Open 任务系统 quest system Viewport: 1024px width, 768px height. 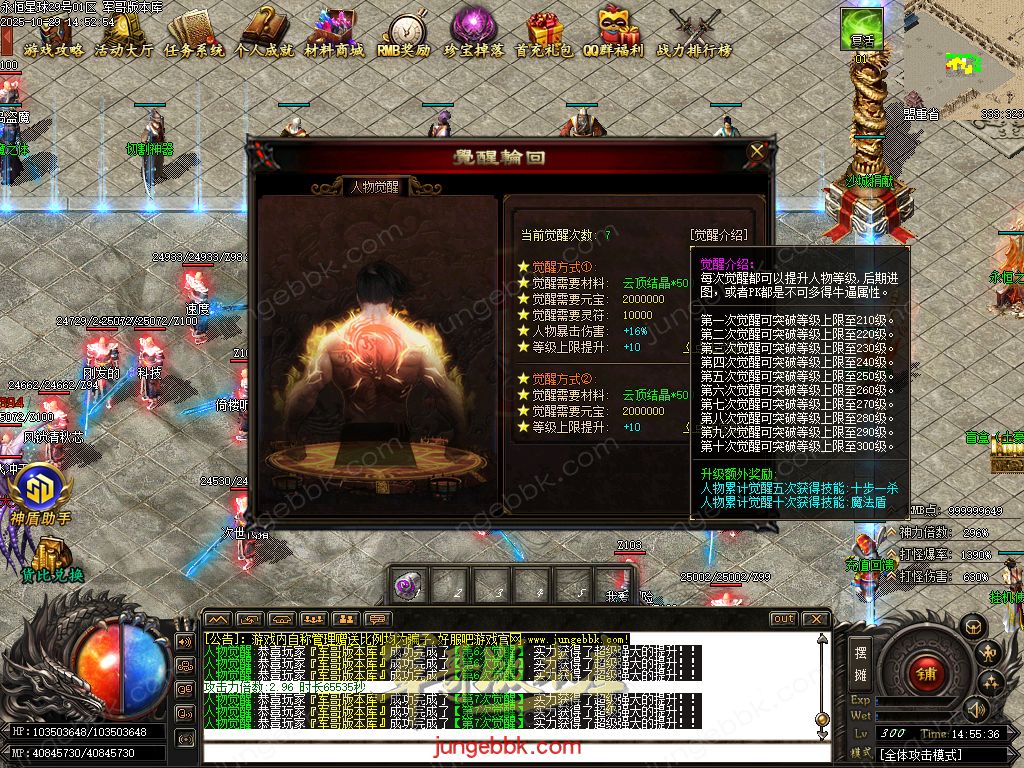tap(194, 33)
